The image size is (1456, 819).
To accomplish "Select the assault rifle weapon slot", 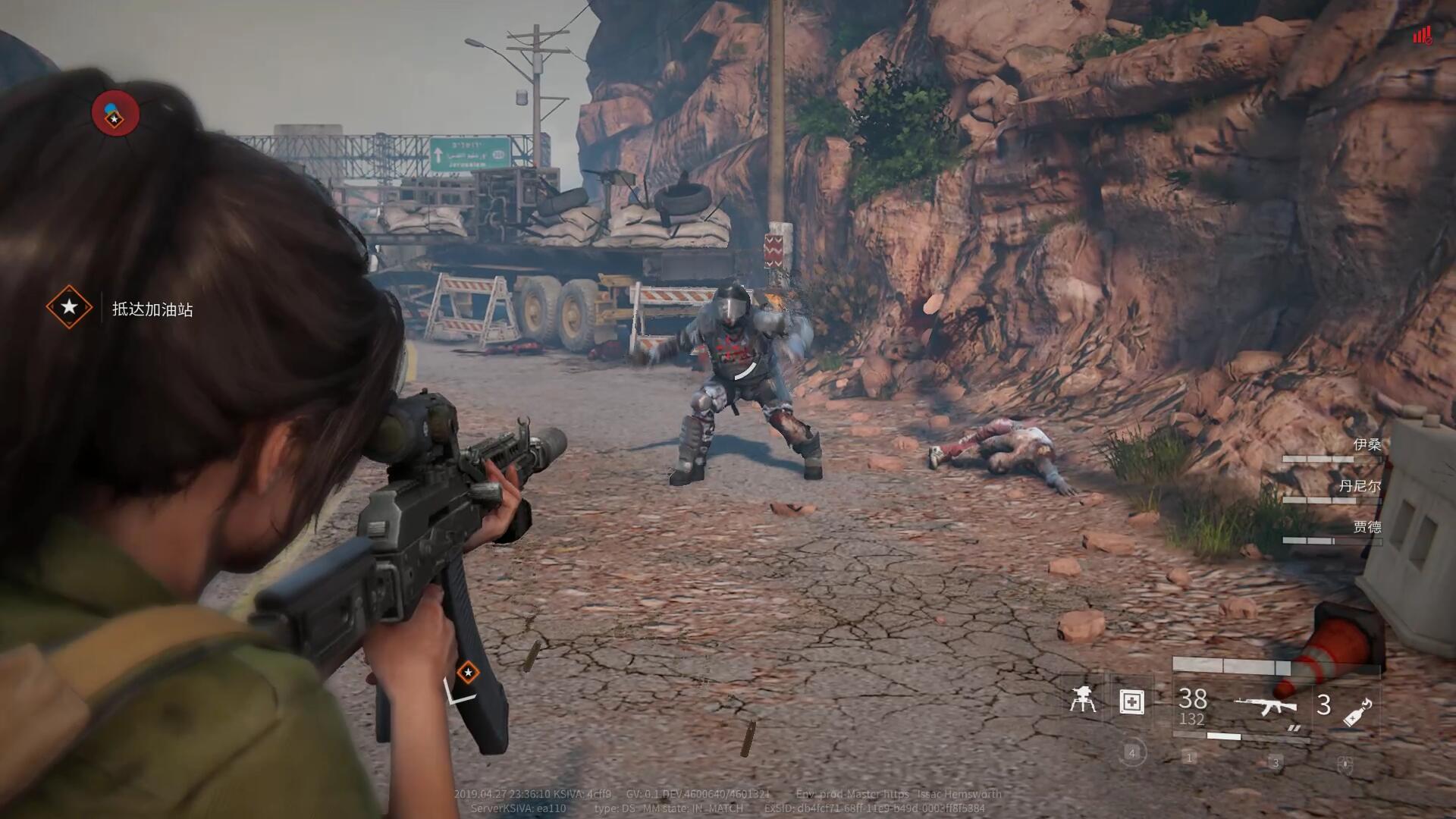I will click(x=1266, y=707).
